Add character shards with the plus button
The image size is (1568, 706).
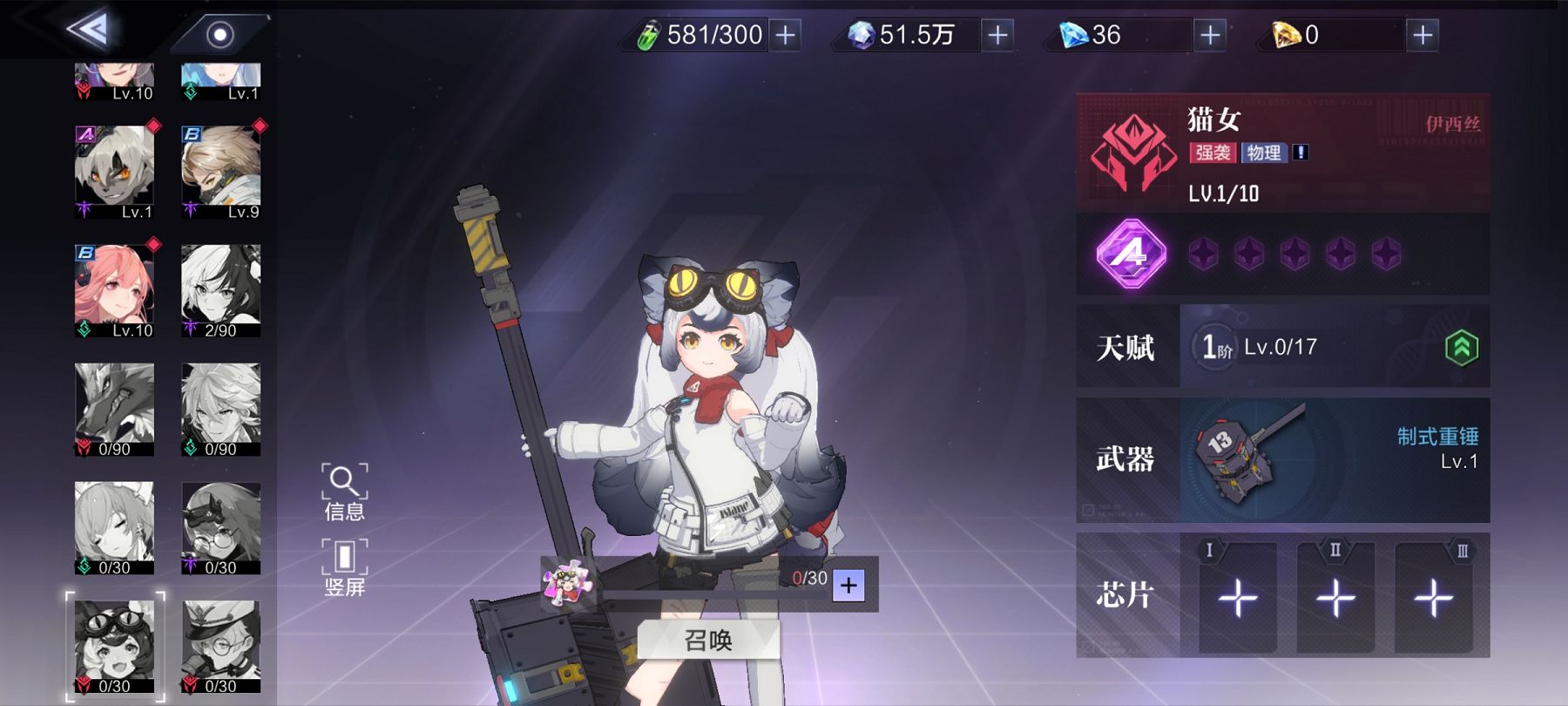(848, 585)
